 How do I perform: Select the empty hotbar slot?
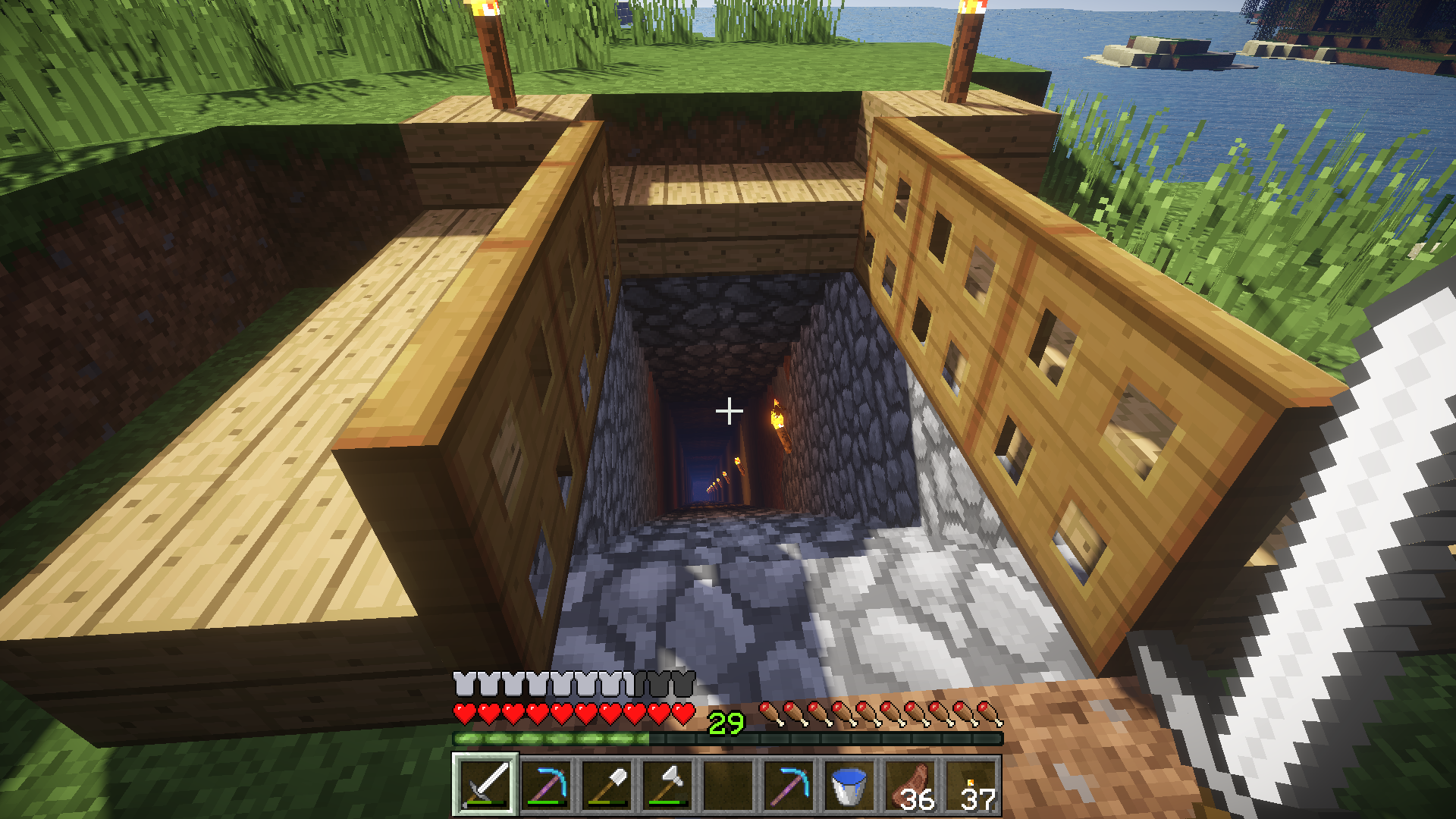click(x=728, y=785)
